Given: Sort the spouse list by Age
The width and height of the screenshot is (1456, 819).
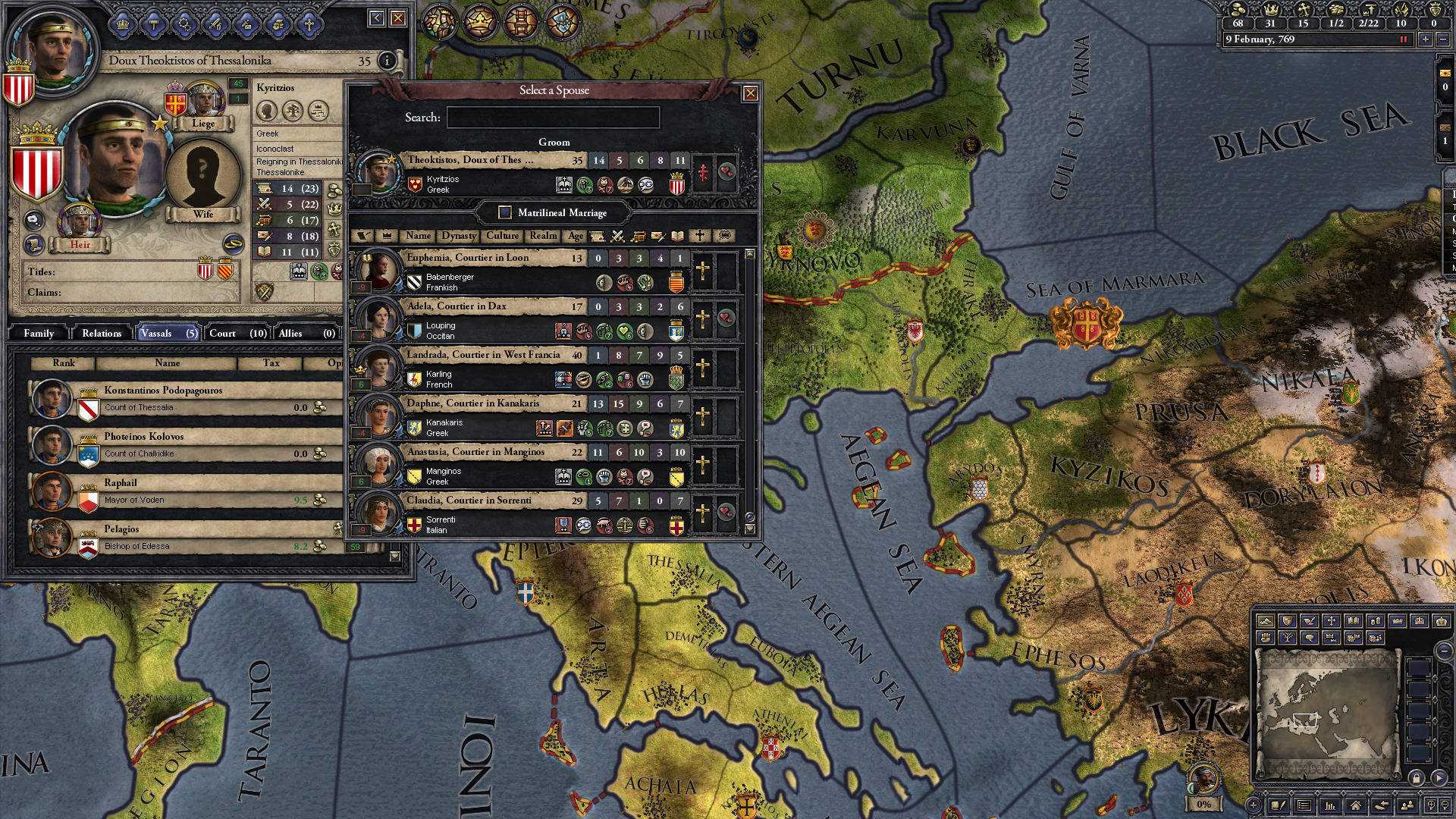Looking at the screenshot, I should pyautogui.click(x=576, y=236).
